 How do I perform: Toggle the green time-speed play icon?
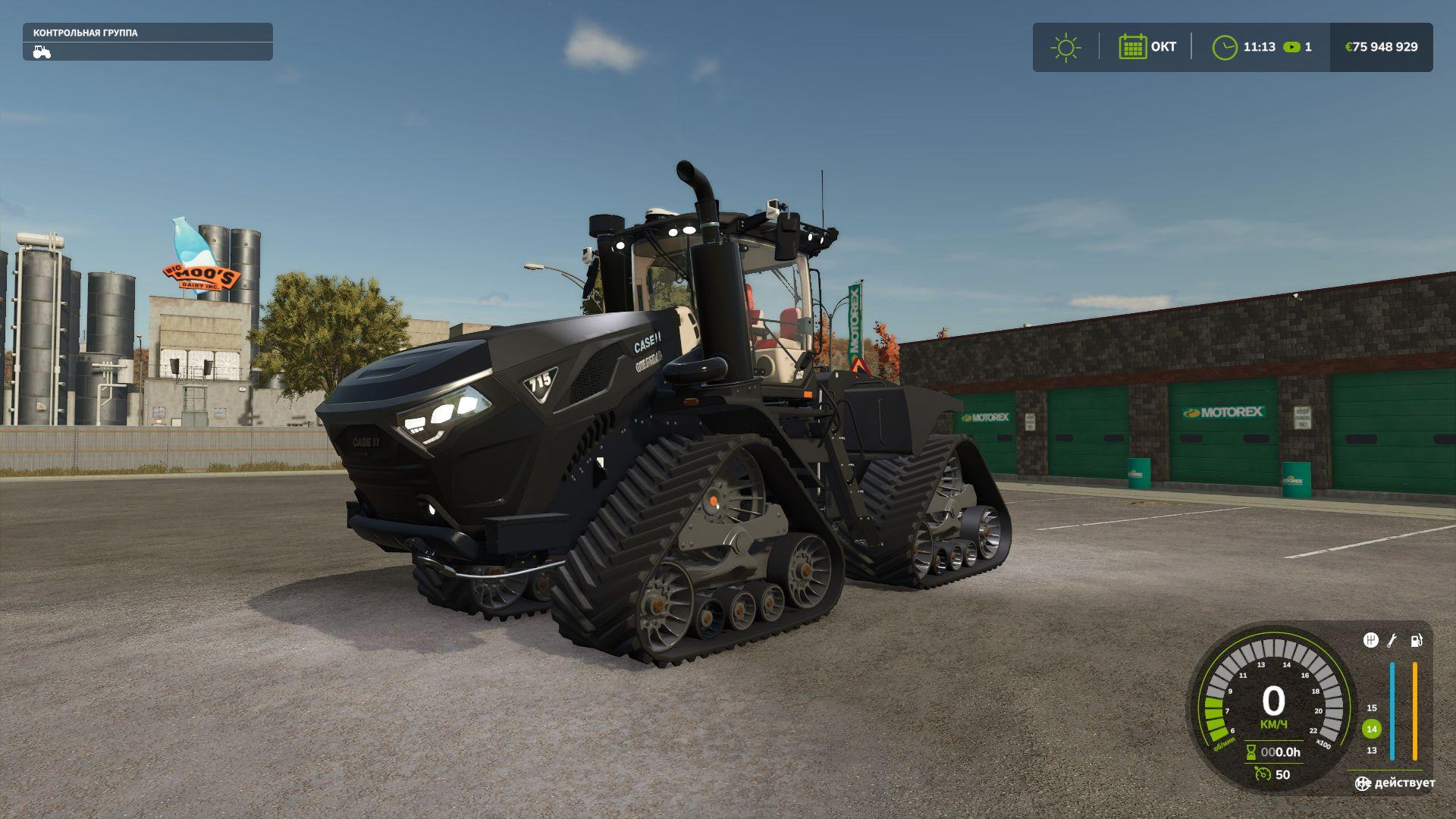(x=1291, y=47)
